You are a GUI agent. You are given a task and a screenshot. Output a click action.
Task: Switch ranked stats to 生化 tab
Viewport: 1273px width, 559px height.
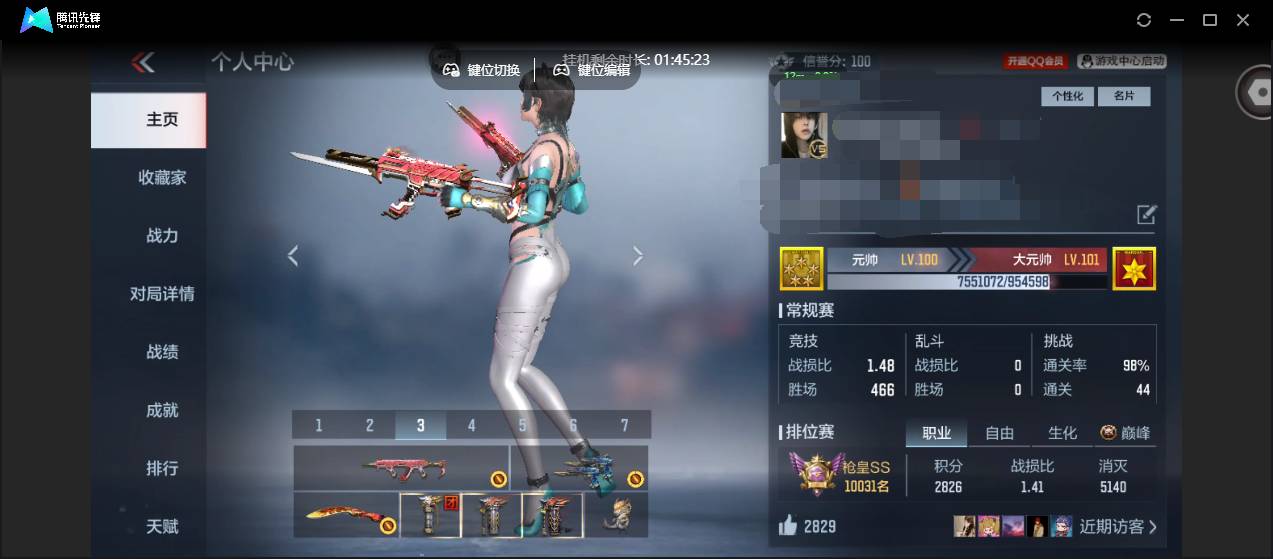pyautogui.click(x=1062, y=433)
